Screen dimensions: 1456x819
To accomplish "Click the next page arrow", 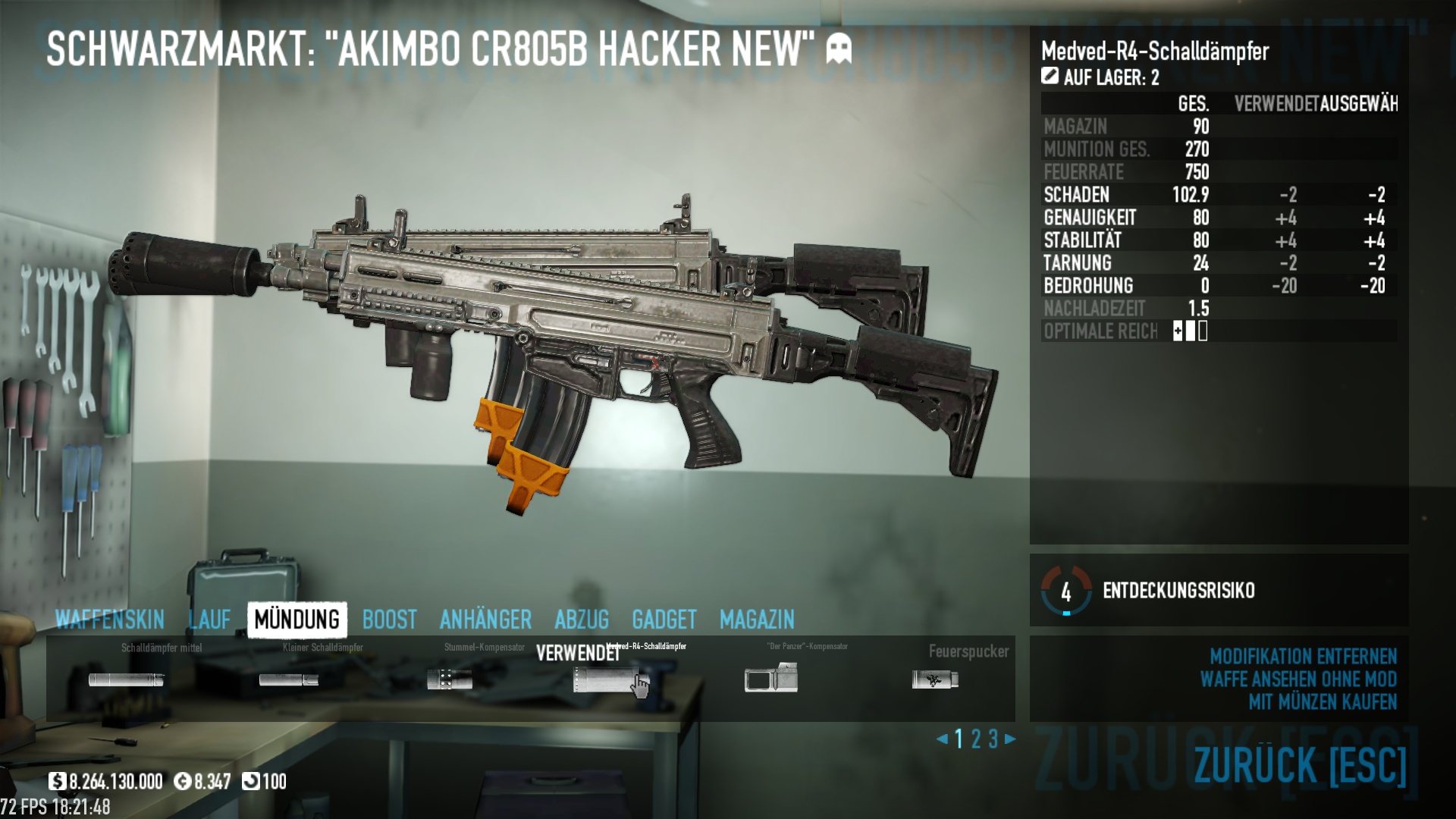I will click(1010, 739).
